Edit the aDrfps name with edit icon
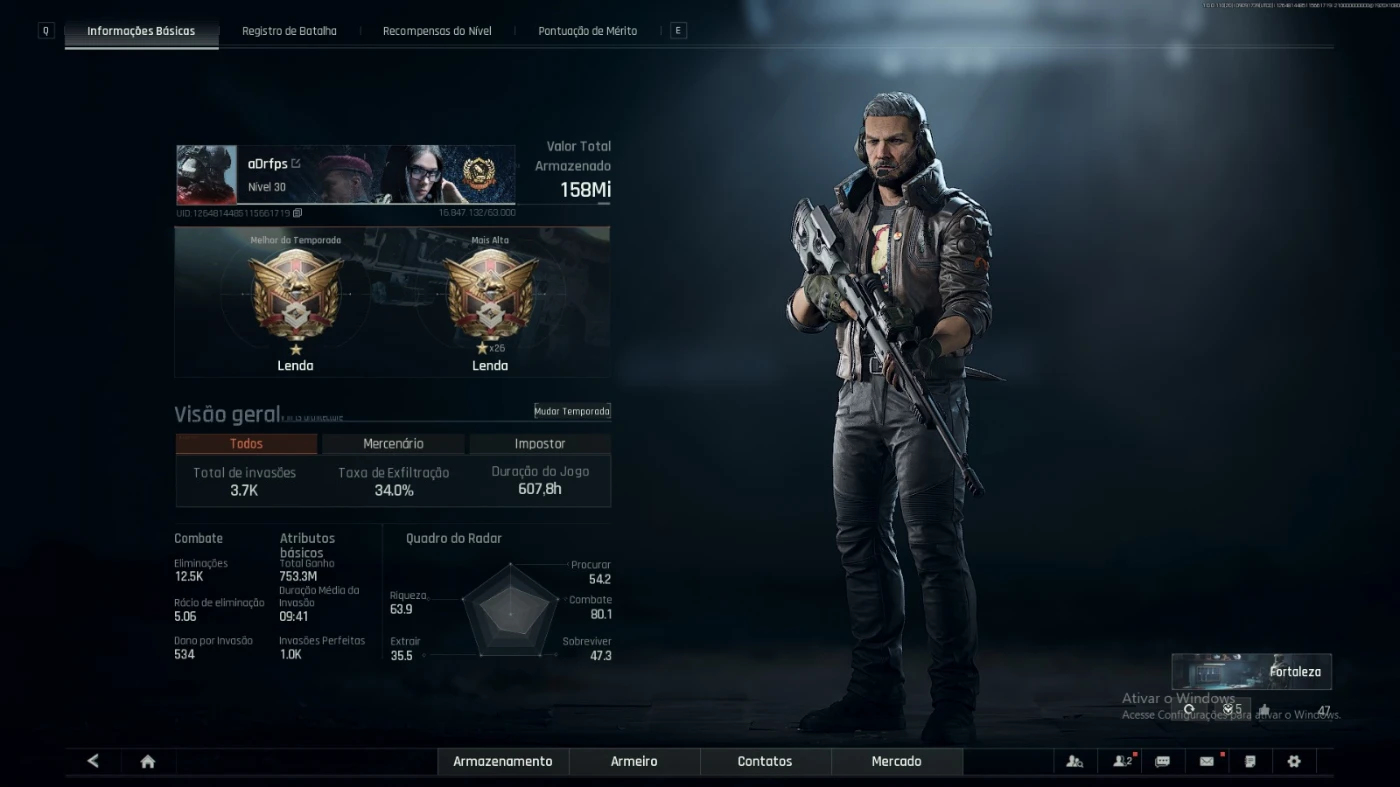This screenshot has width=1400, height=787. (x=296, y=163)
